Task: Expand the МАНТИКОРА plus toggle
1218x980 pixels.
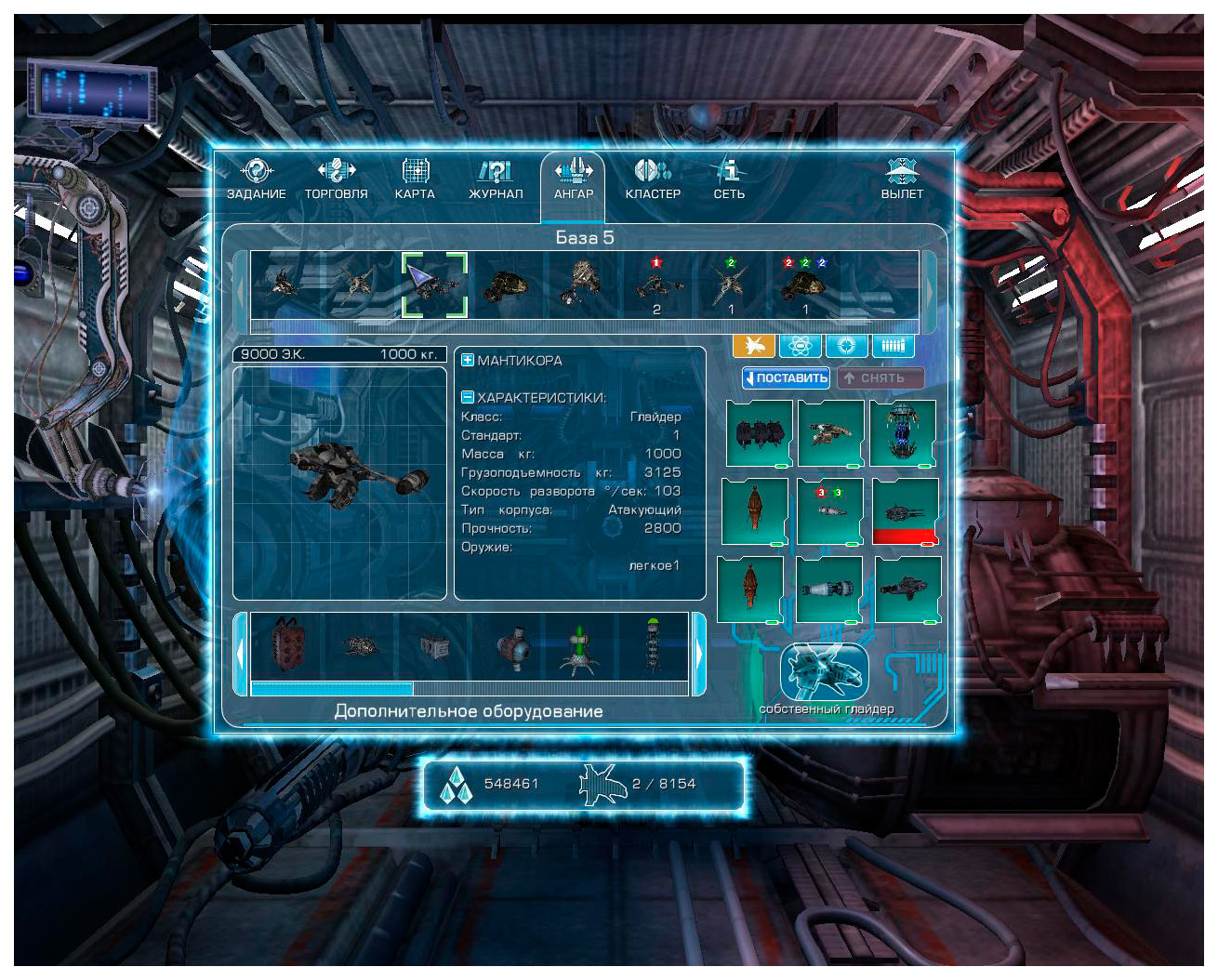Action: (x=468, y=360)
